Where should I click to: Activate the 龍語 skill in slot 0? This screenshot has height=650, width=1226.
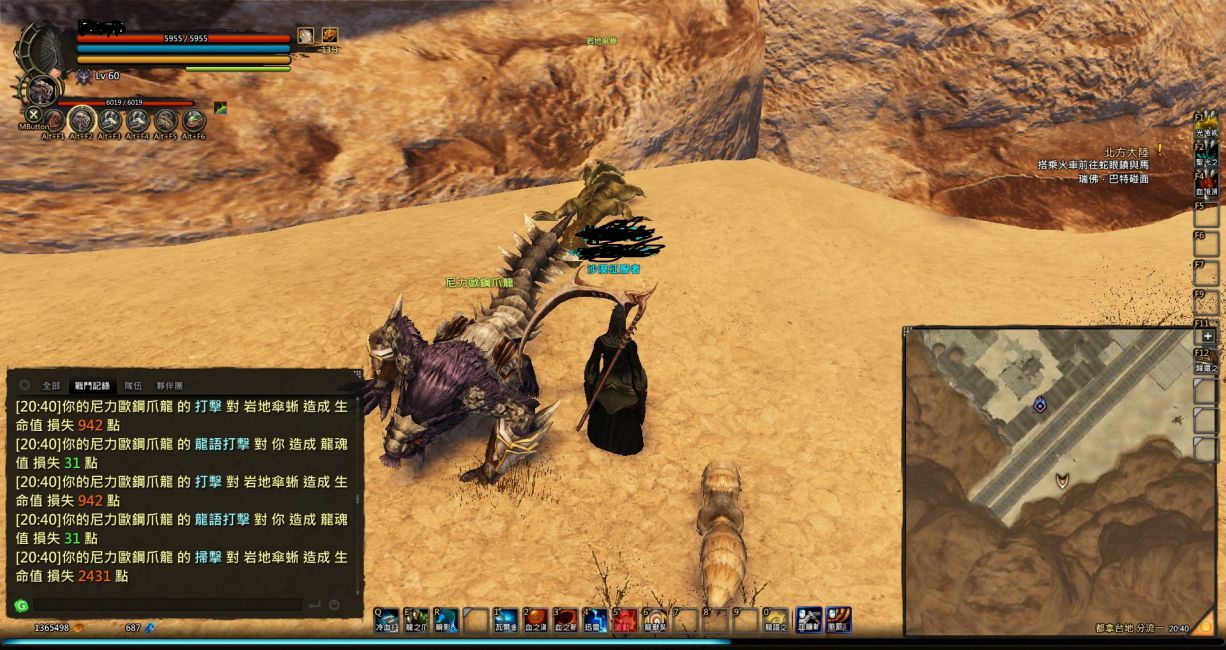[775, 620]
